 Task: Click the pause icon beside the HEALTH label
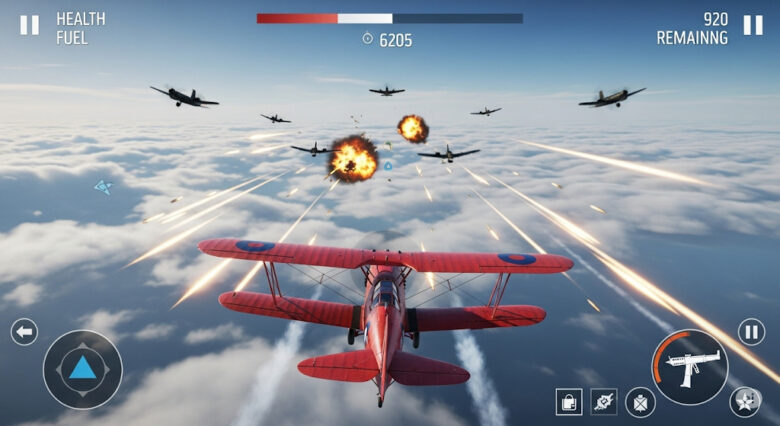[x=30, y=25]
